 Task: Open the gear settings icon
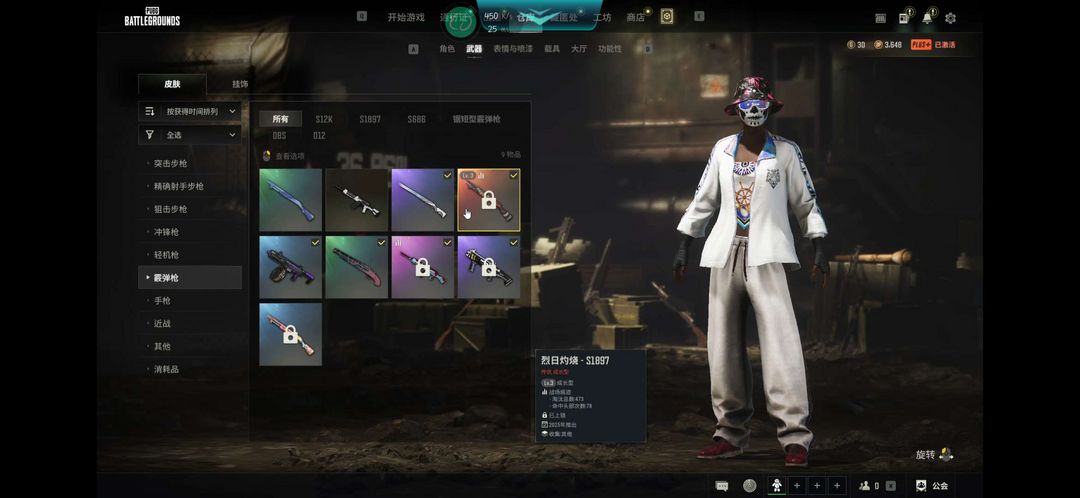950,18
